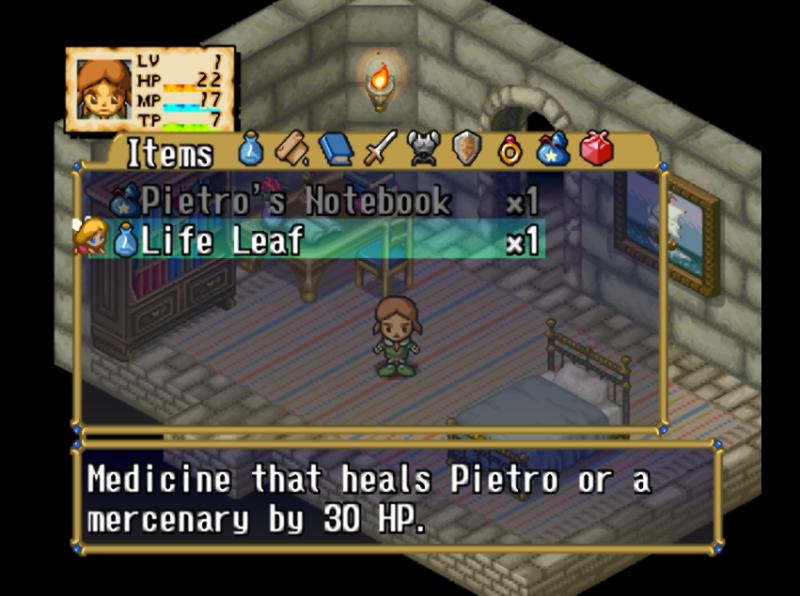The image size is (800, 596).
Task: Switch to the sword weapons category
Action: click(x=380, y=150)
